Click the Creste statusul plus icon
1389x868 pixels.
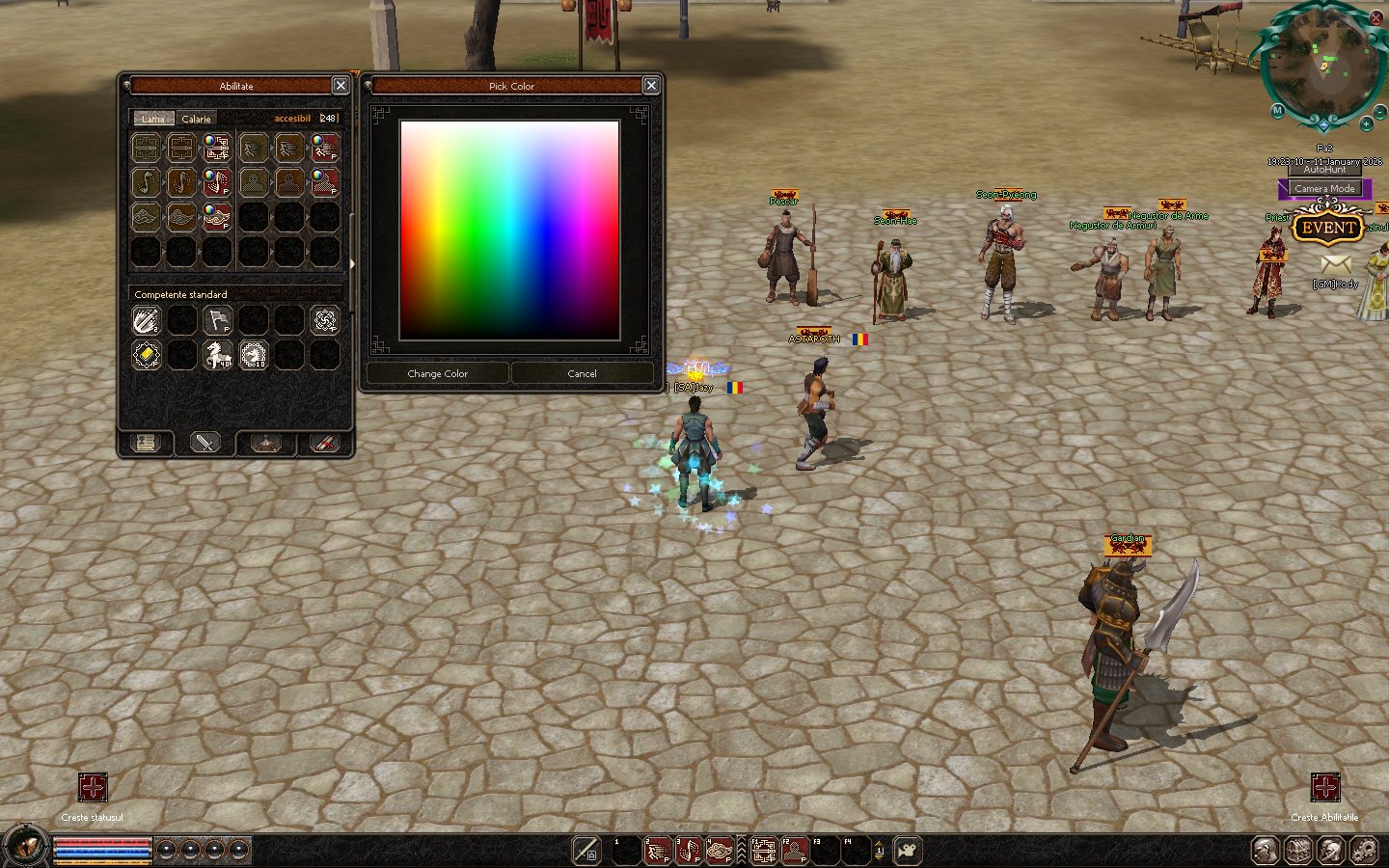pyautogui.click(x=93, y=787)
